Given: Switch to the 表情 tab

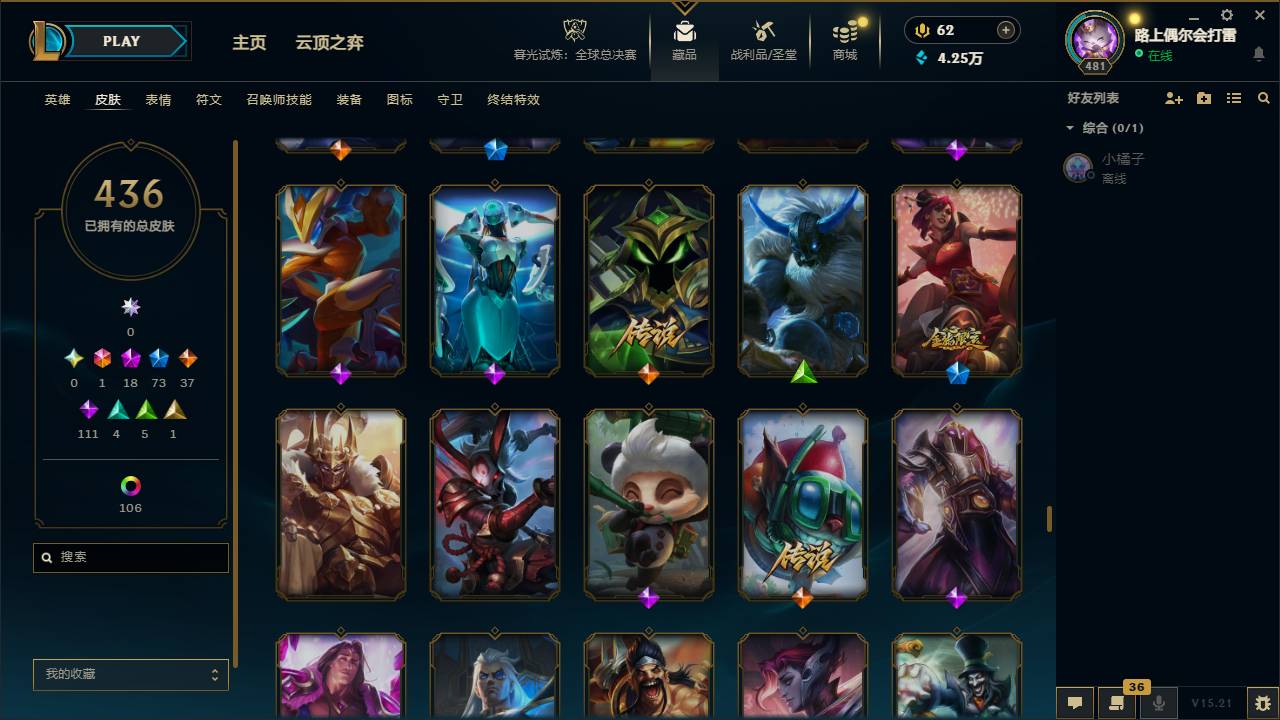Looking at the screenshot, I should (159, 100).
